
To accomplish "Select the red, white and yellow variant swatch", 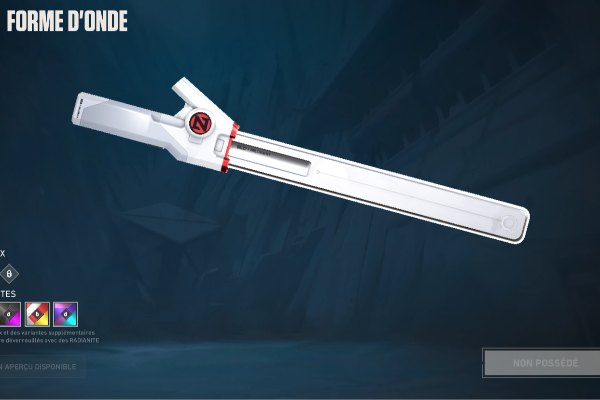I will (x=37, y=314).
